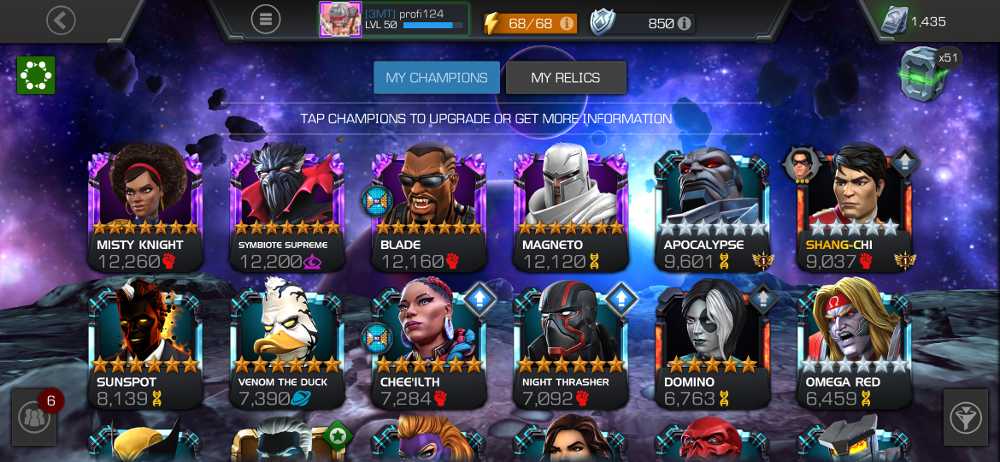Switch to the My Relics tab
The width and height of the screenshot is (1000, 462).
click(566, 78)
